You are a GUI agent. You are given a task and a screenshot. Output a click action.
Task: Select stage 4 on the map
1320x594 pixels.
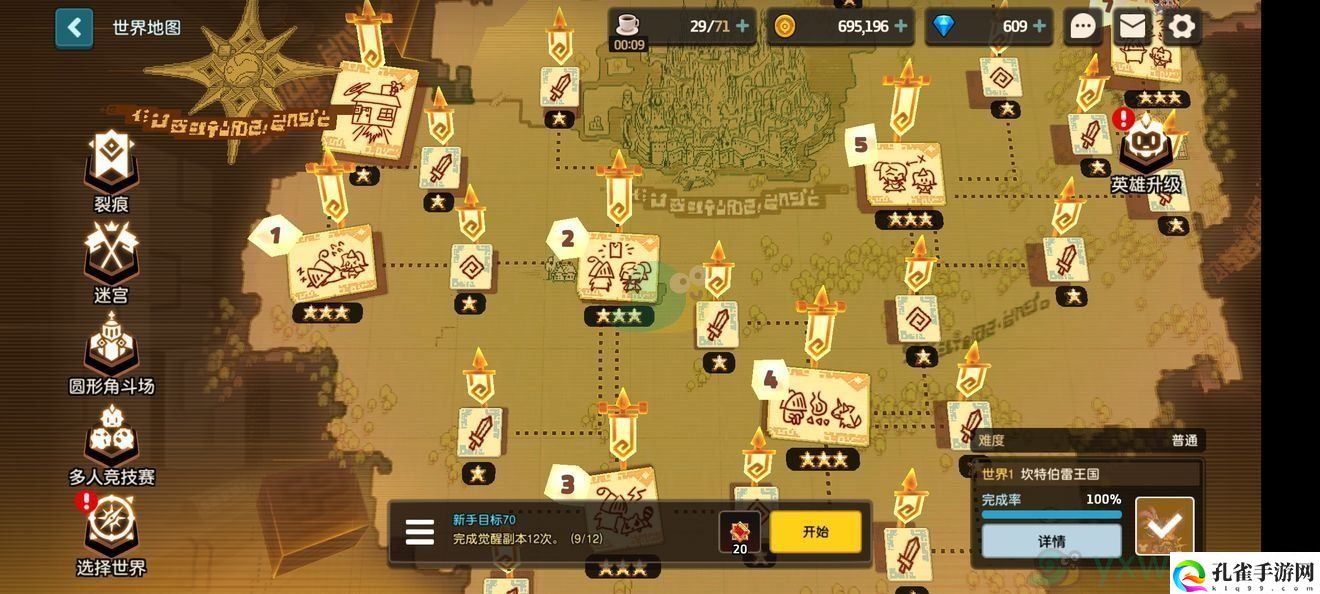pyautogui.click(x=816, y=407)
